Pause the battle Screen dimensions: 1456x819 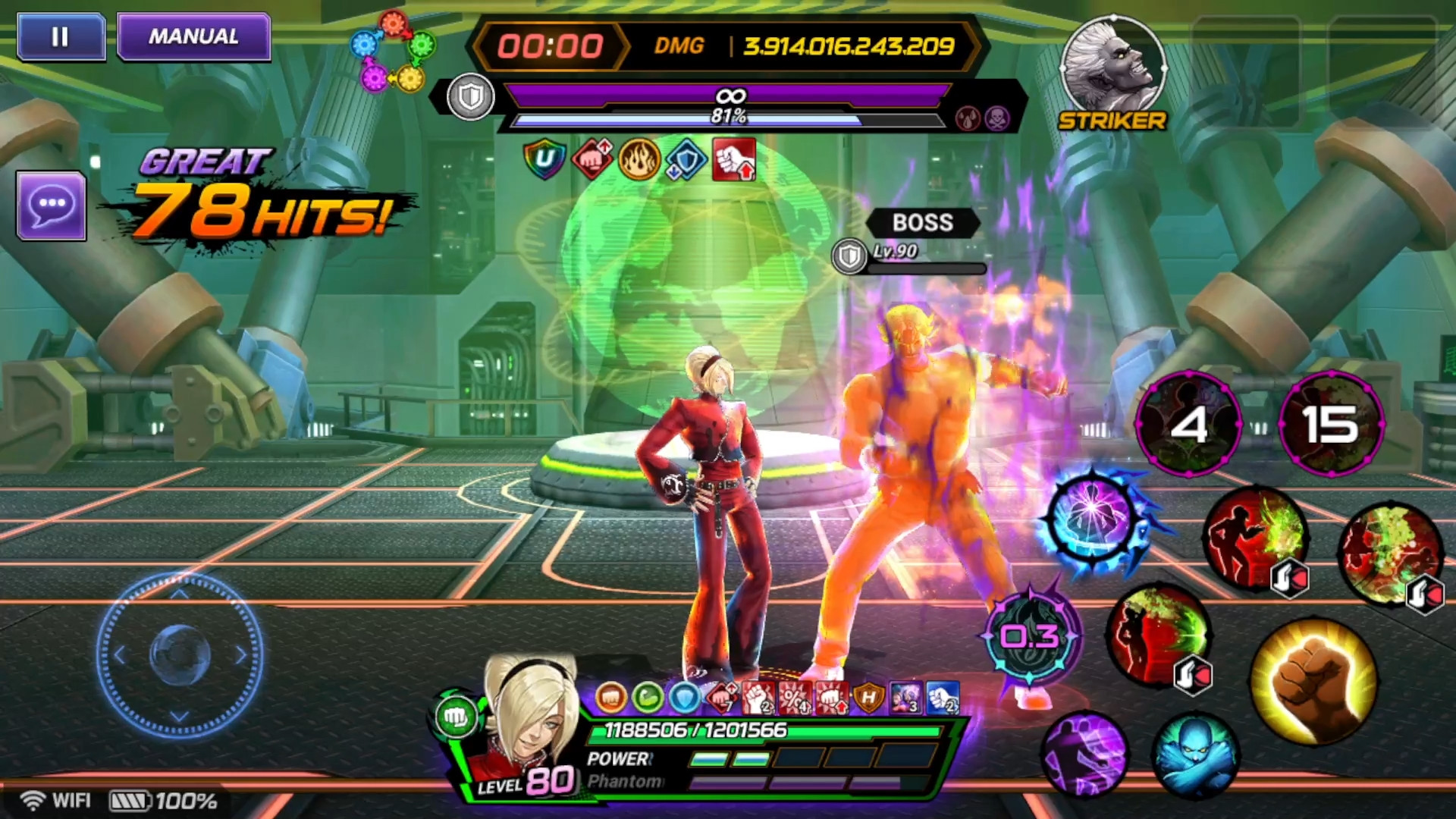61,37
